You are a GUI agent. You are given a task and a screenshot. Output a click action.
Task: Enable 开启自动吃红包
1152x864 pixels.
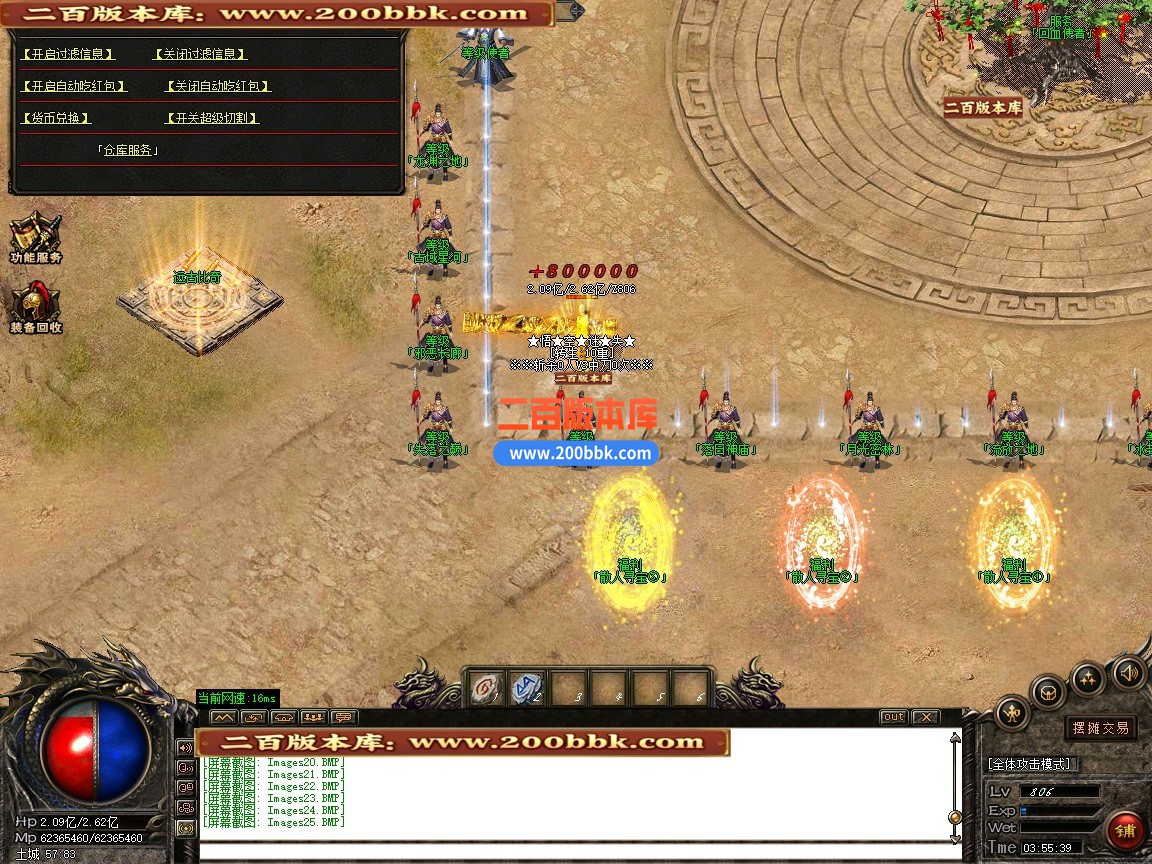point(74,86)
